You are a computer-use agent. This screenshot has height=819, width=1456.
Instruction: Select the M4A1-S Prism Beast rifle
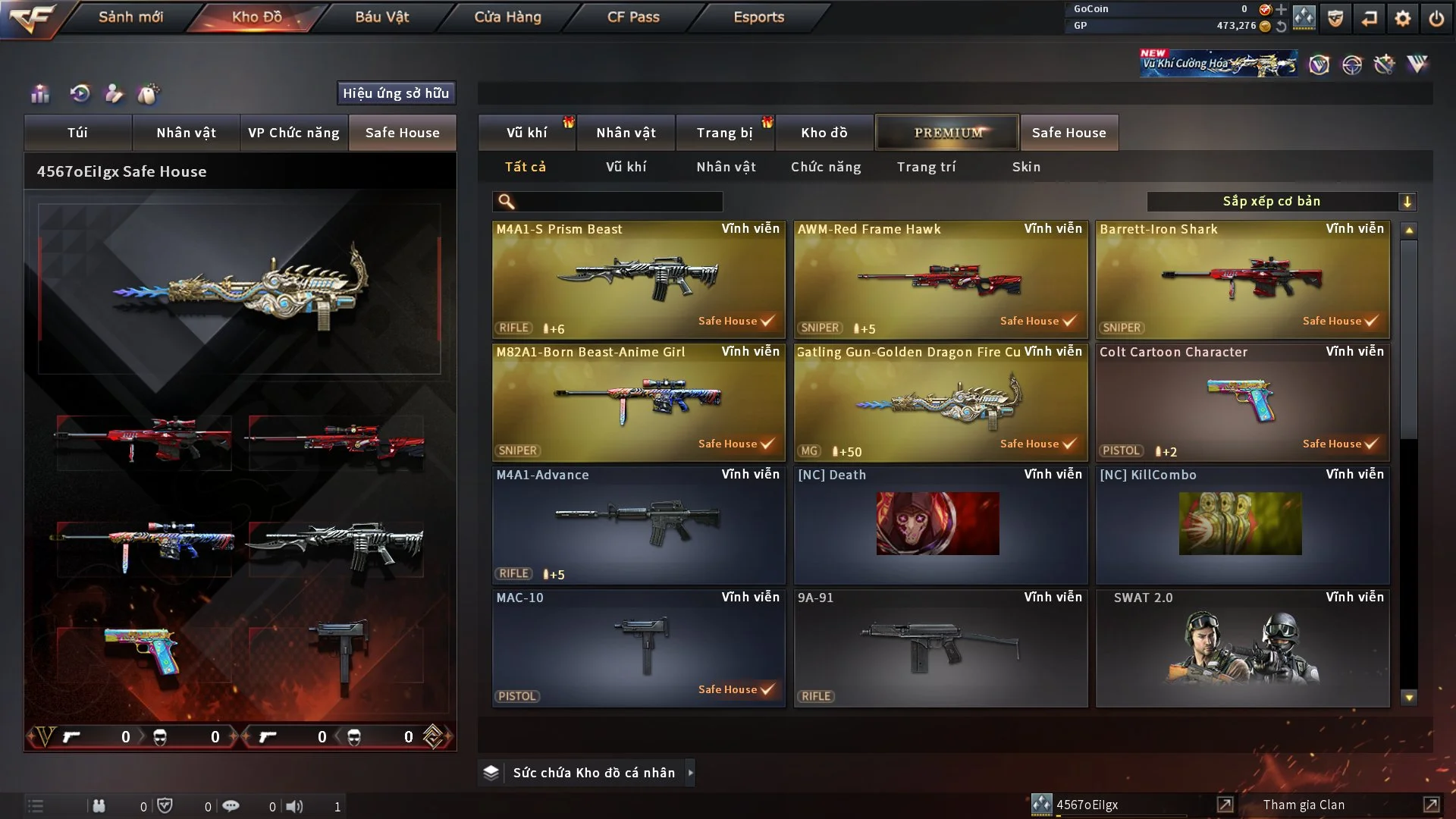tap(638, 279)
